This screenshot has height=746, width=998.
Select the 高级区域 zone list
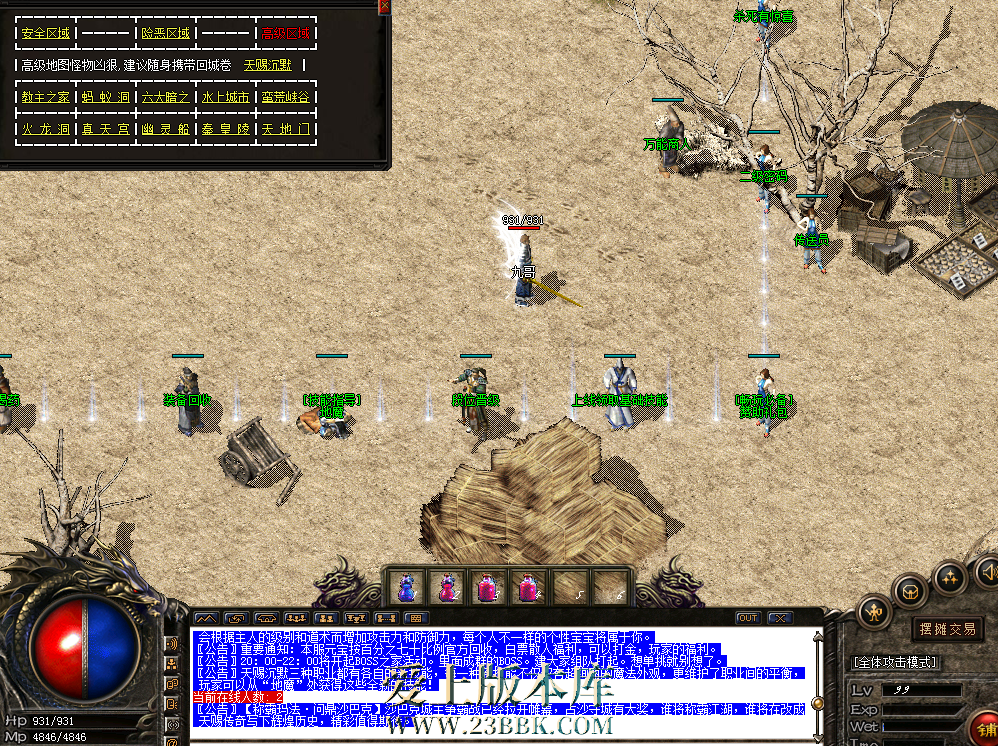pos(285,33)
